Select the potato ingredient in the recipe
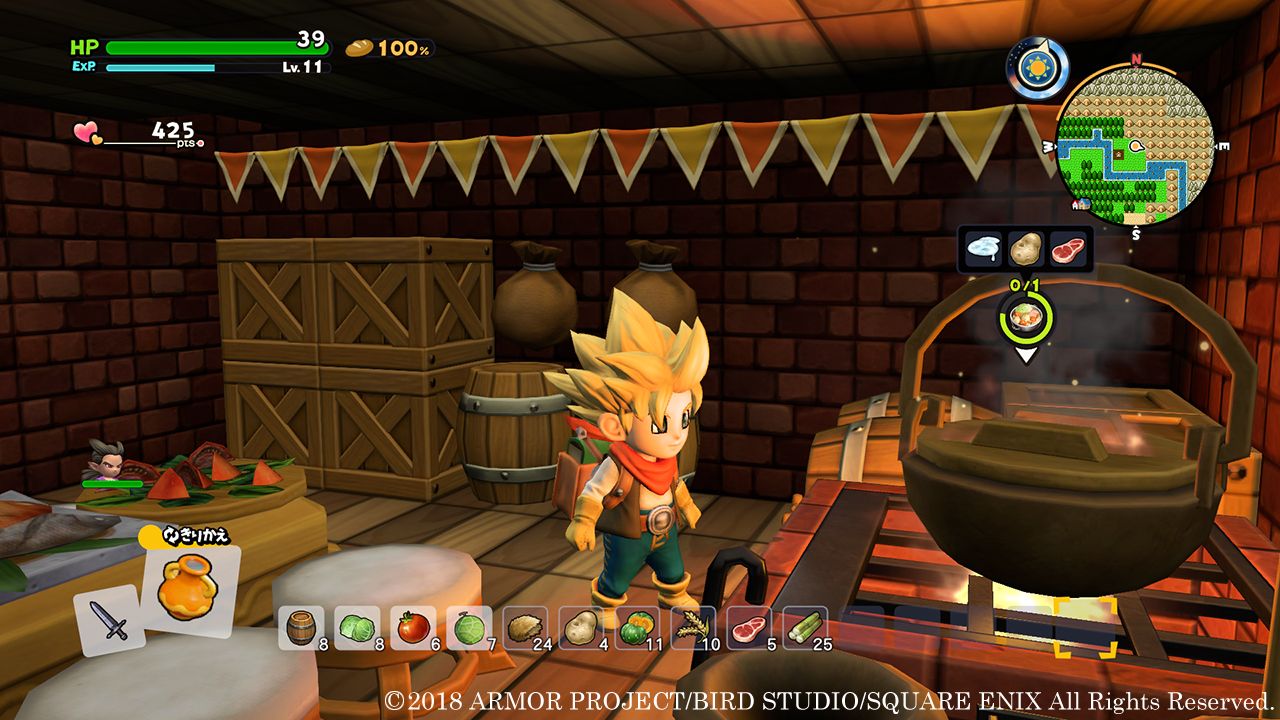Viewport: 1280px width, 720px height. (x=1026, y=248)
